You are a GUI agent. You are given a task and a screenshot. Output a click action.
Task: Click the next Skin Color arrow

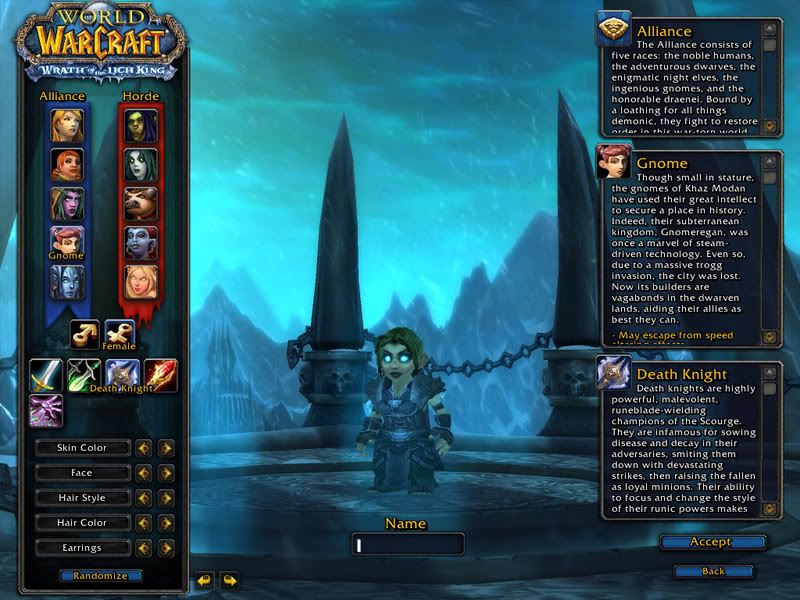pyautogui.click(x=166, y=448)
